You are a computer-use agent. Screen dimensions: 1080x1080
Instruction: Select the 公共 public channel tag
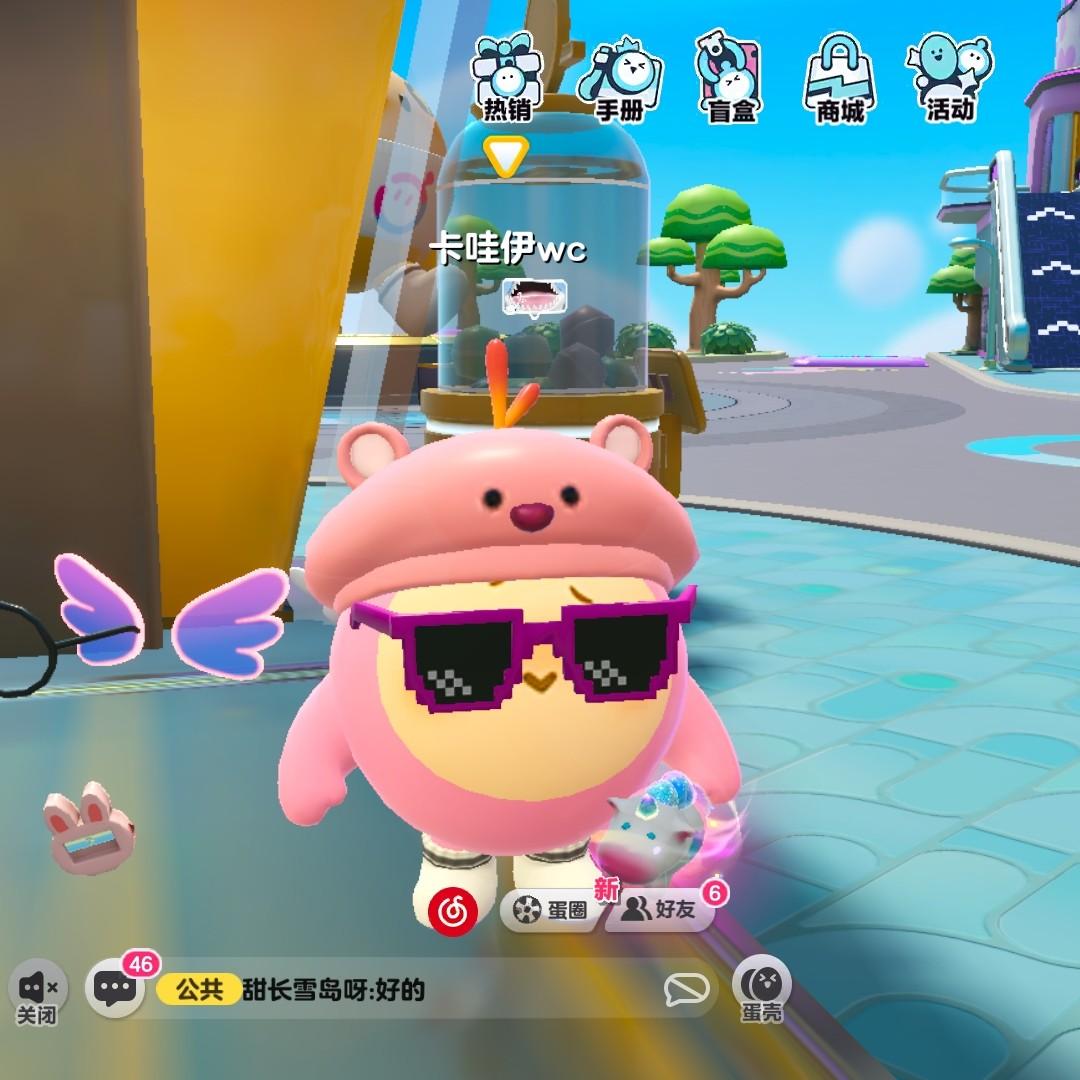[199, 990]
